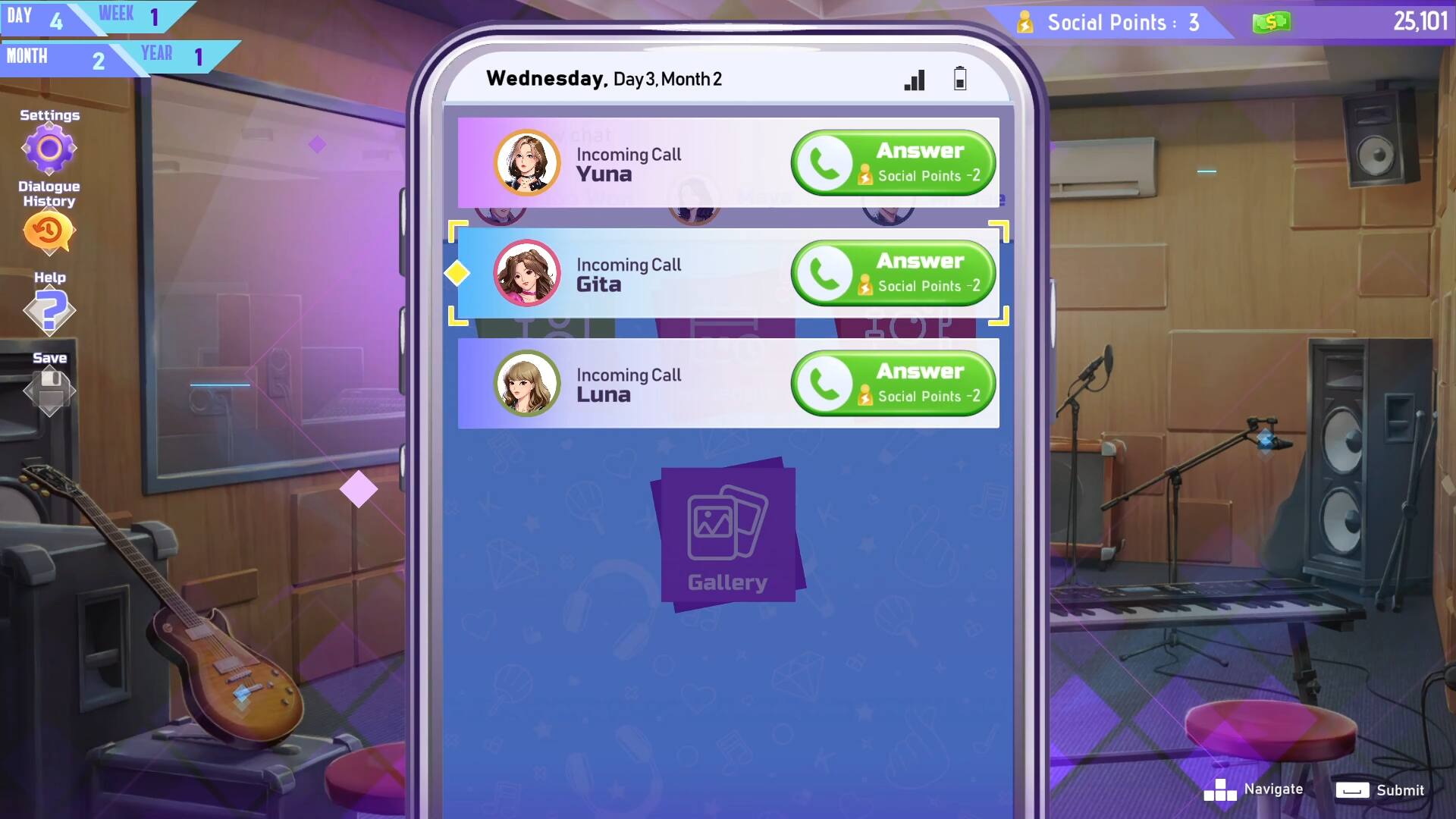
Task: Answer the incoming call from Gita
Action: pyautogui.click(x=893, y=273)
